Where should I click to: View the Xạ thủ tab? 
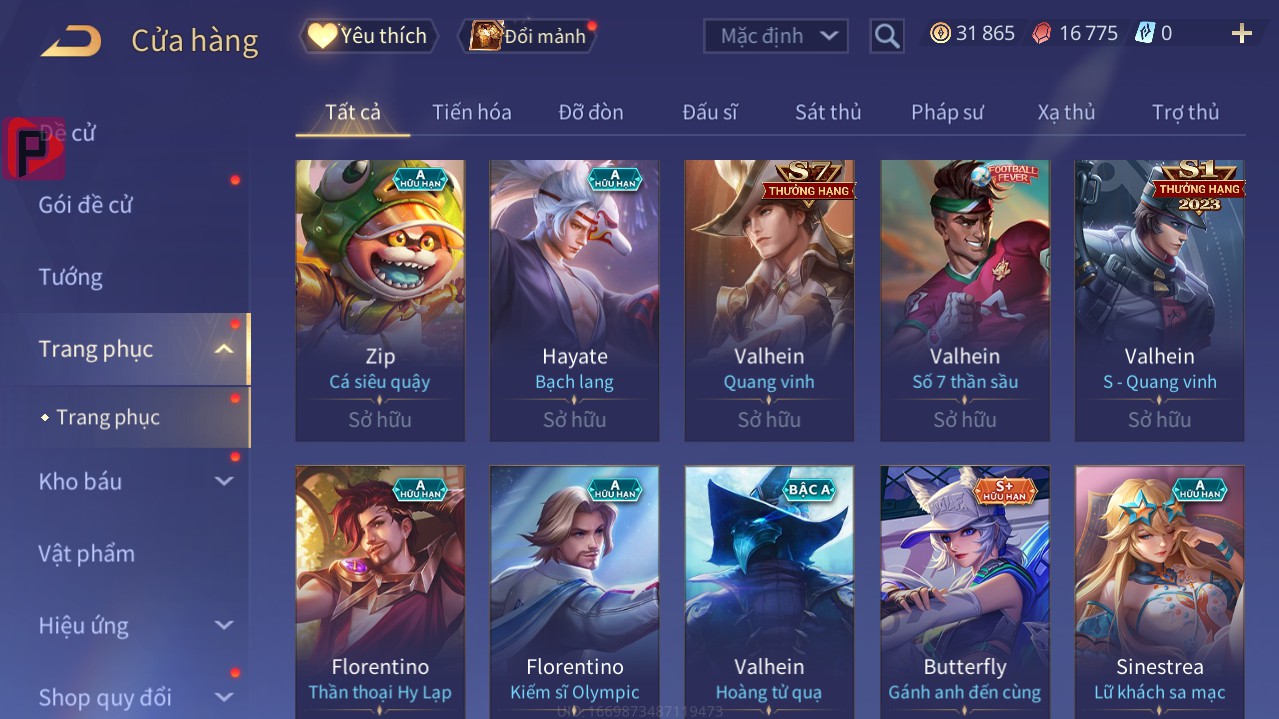click(1066, 112)
